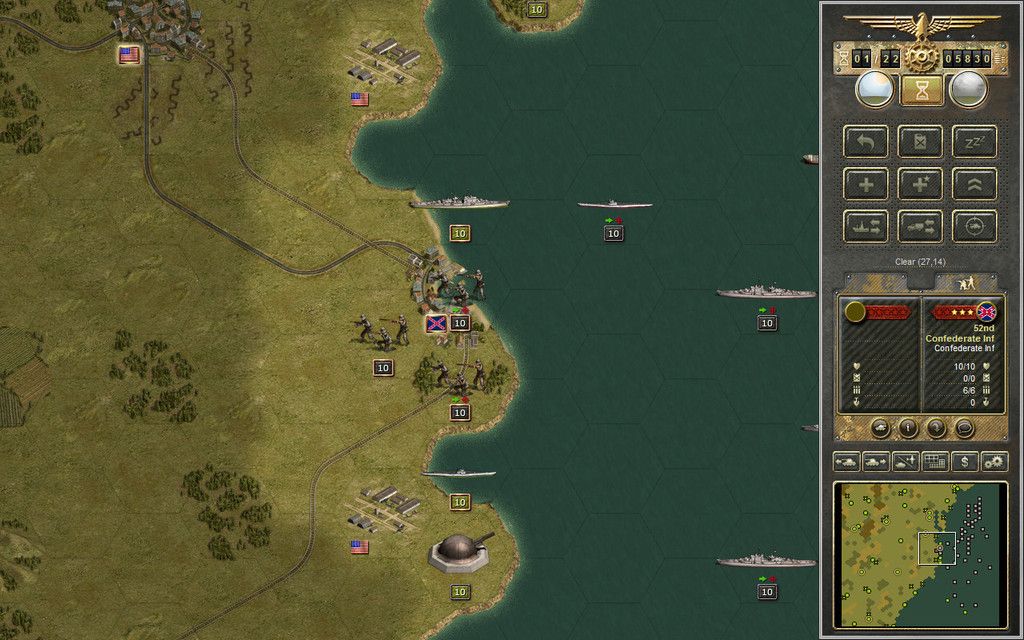Select the infantry tab above unit panel
This screenshot has width=1024, height=640.
click(969, 284)
